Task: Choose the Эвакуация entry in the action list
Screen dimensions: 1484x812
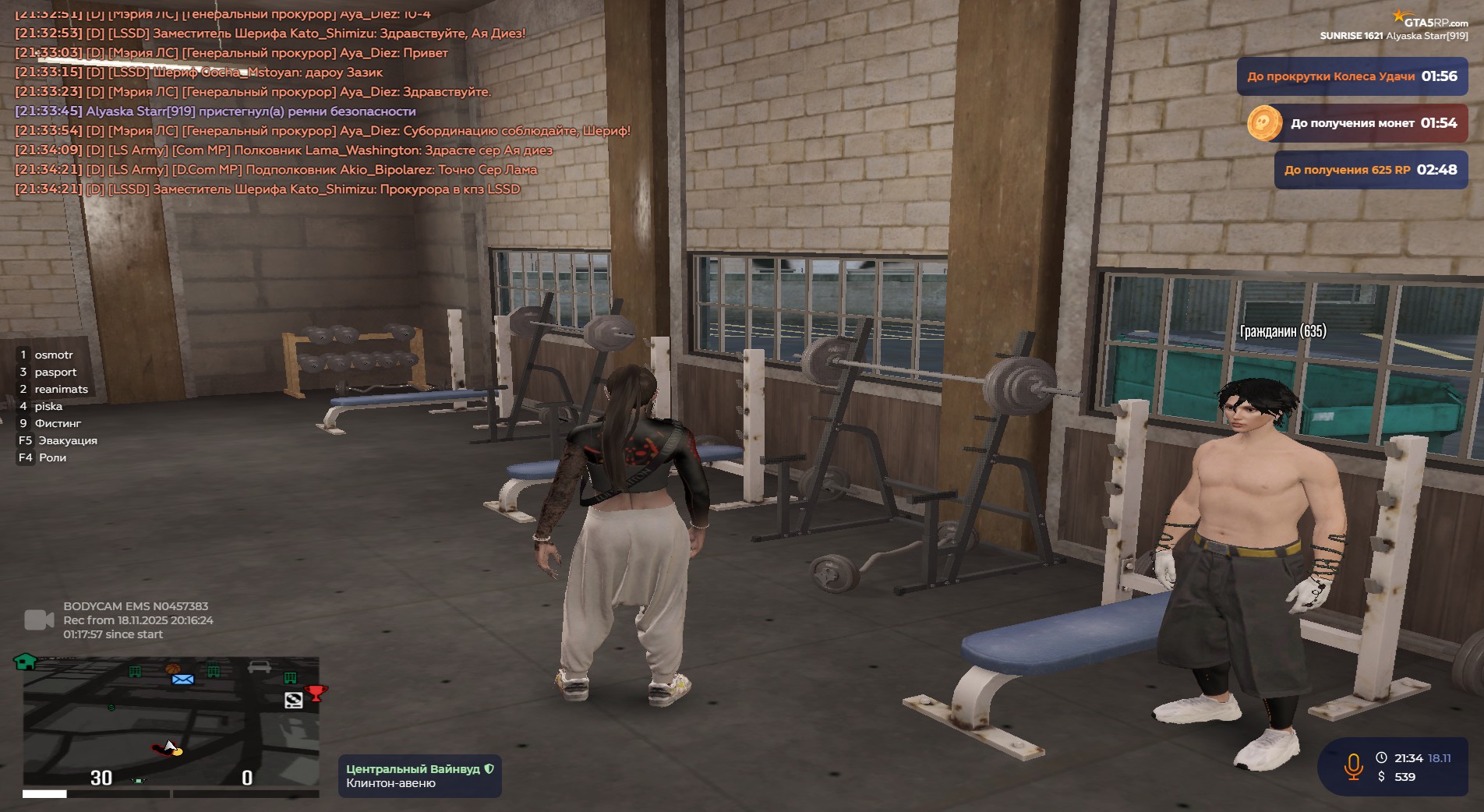Action: click(67, 440)
